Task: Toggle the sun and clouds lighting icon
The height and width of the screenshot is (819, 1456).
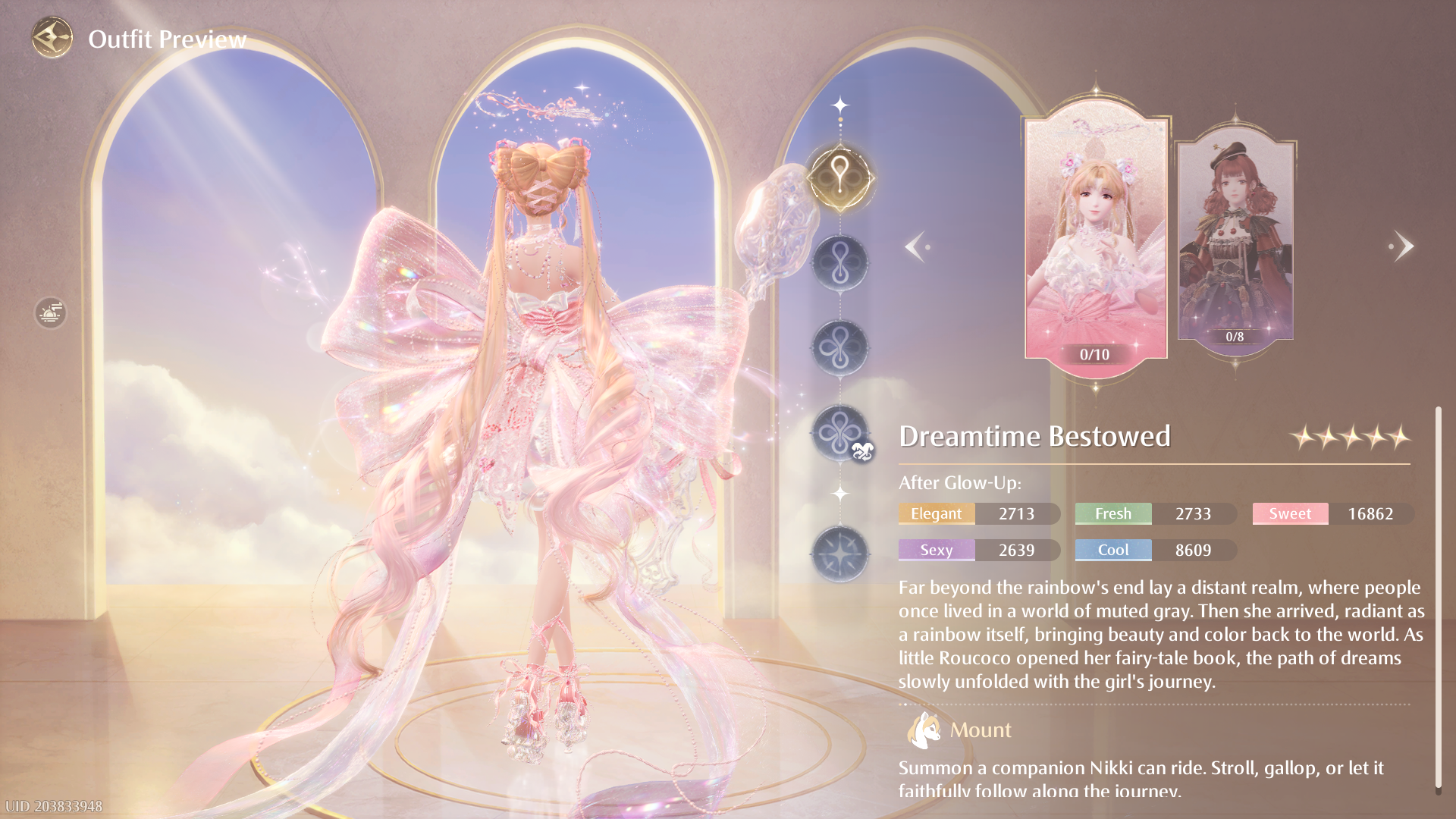Action: [51, 312]
